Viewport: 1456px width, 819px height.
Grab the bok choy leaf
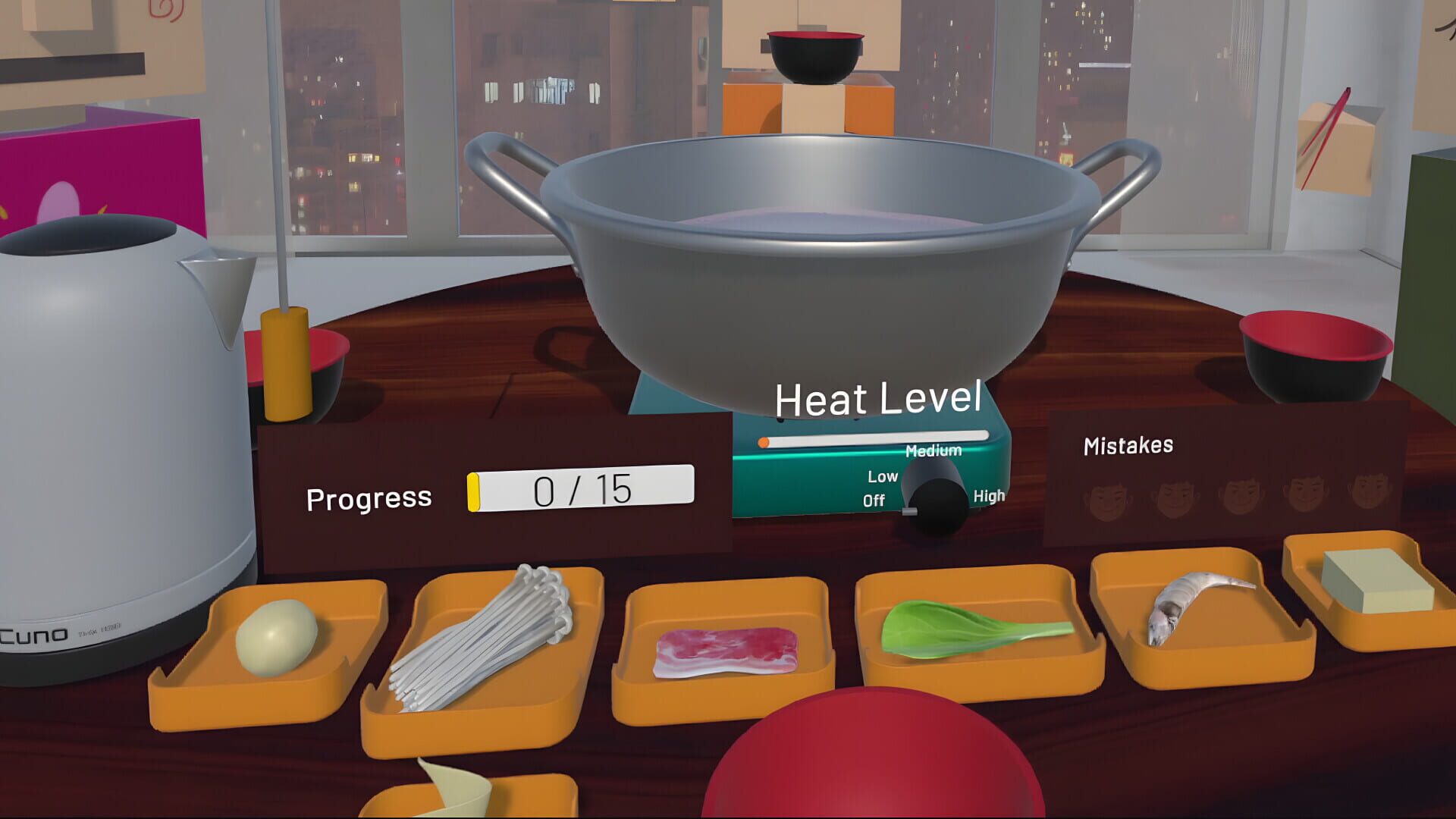click(948, 629)
